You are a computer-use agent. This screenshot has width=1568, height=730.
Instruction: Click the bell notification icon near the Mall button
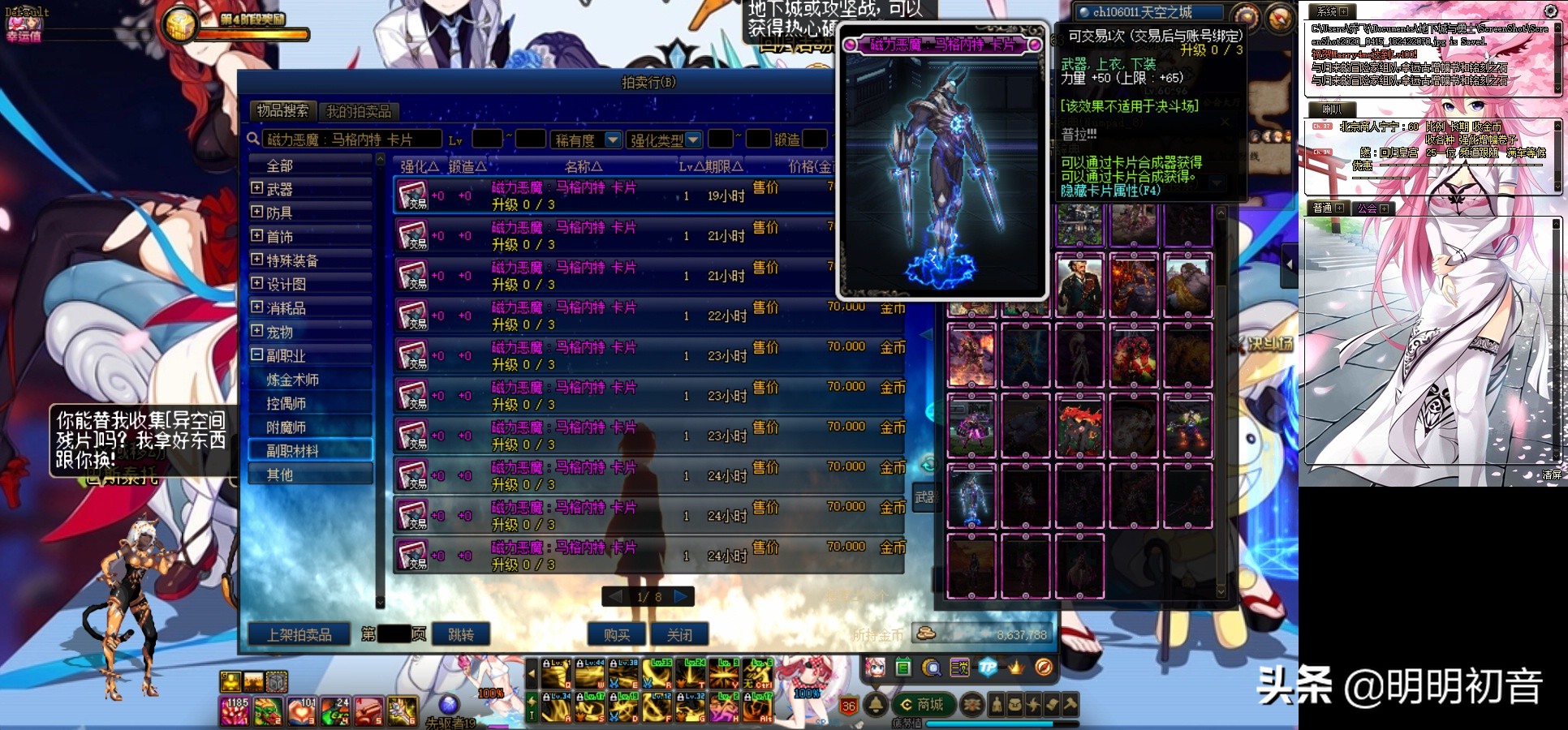click(877, 704)
